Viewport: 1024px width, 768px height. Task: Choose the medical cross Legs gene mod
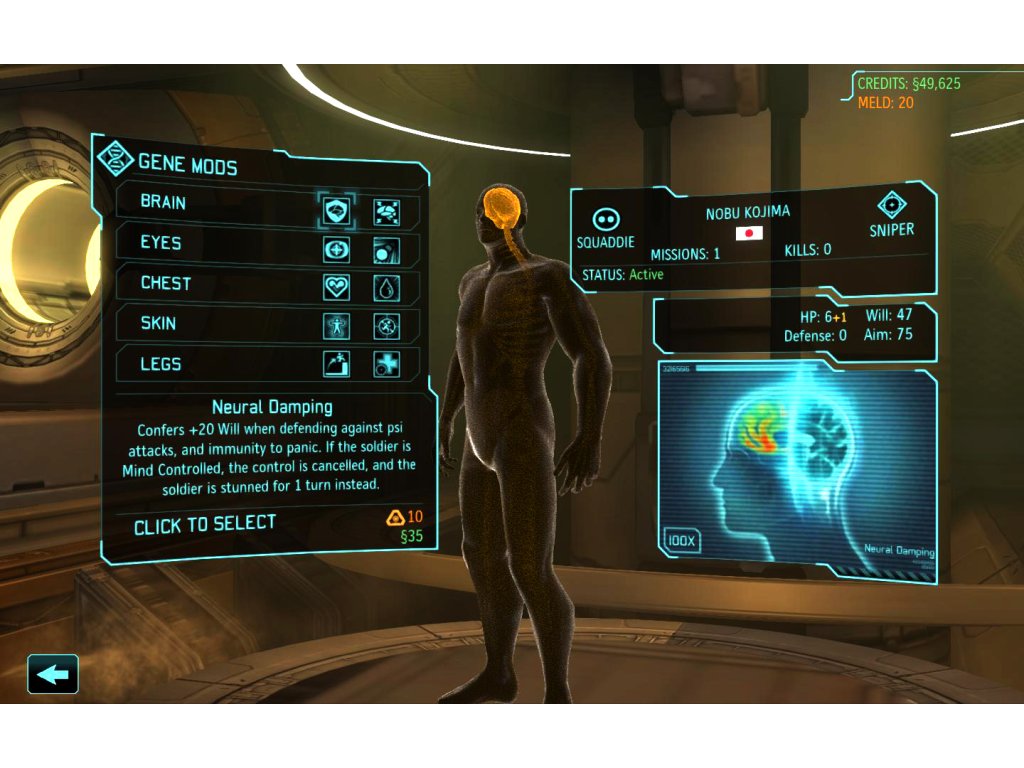(x=387, y=364)
